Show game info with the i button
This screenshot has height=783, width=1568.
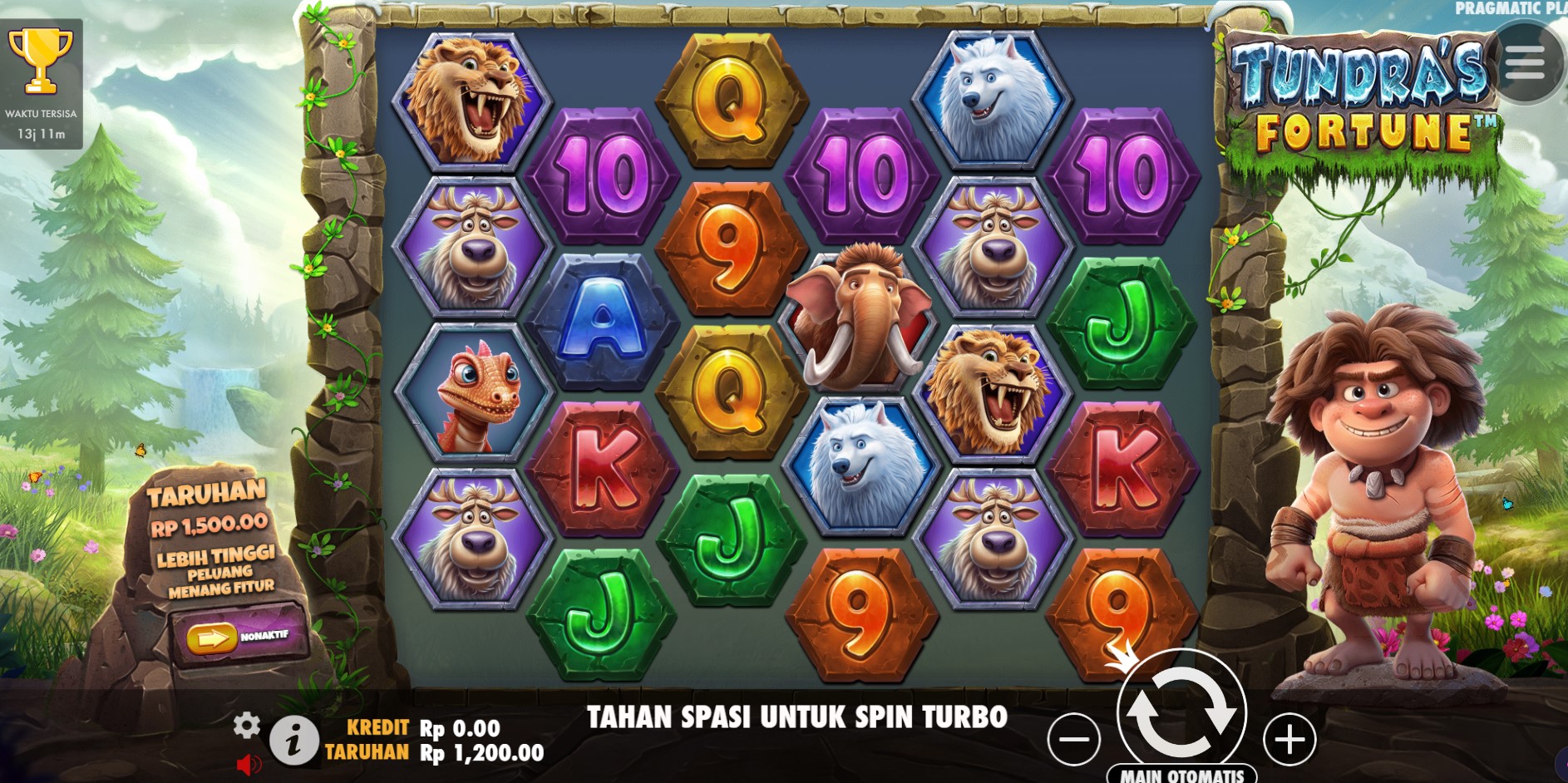[x=293, y=740]
